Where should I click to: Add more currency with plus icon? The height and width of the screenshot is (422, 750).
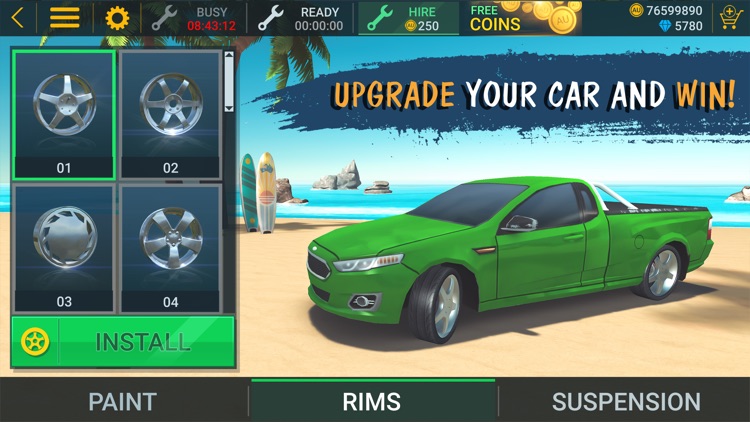730,18
